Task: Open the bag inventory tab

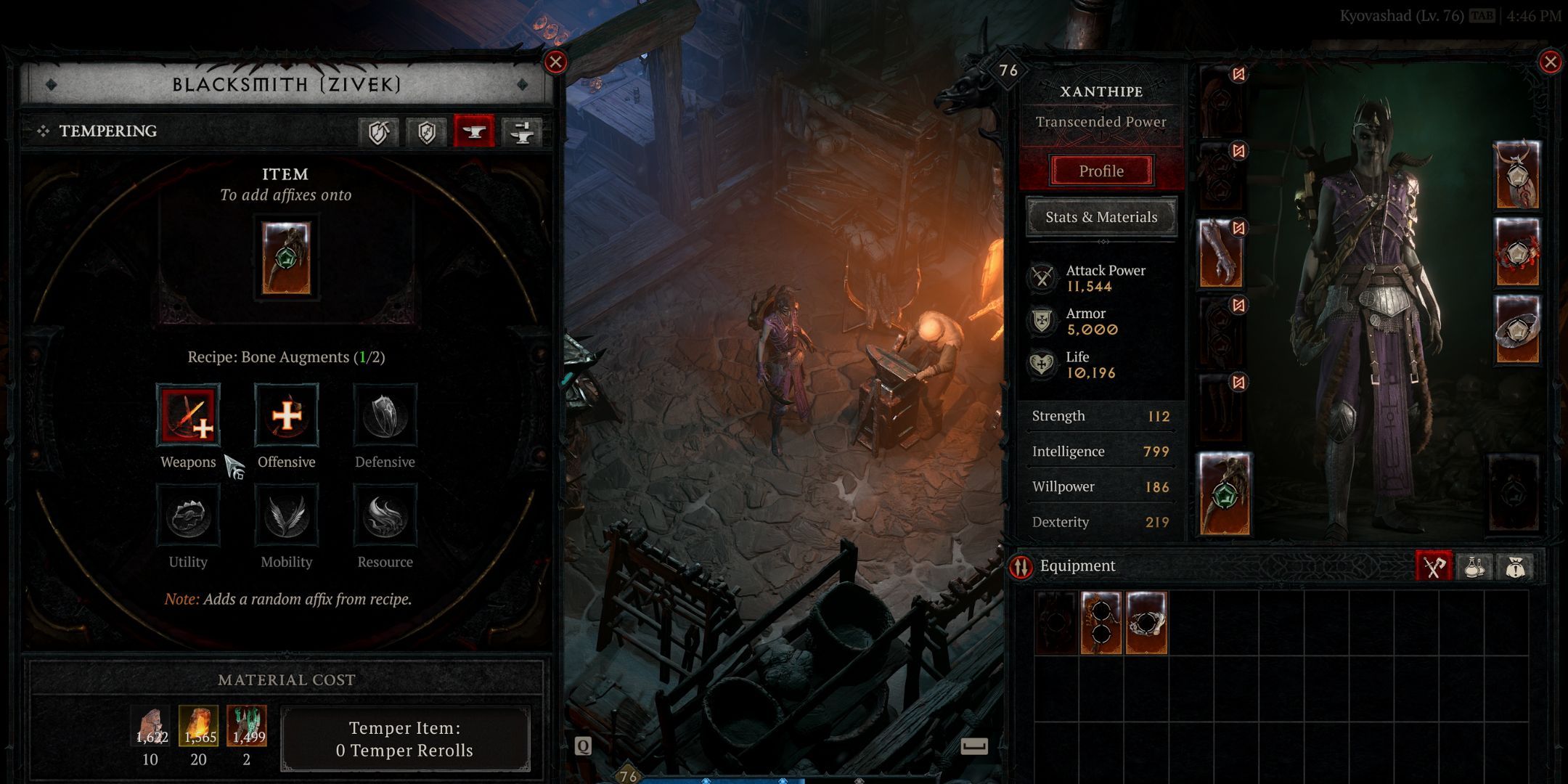Action: tap(1515, 567)
